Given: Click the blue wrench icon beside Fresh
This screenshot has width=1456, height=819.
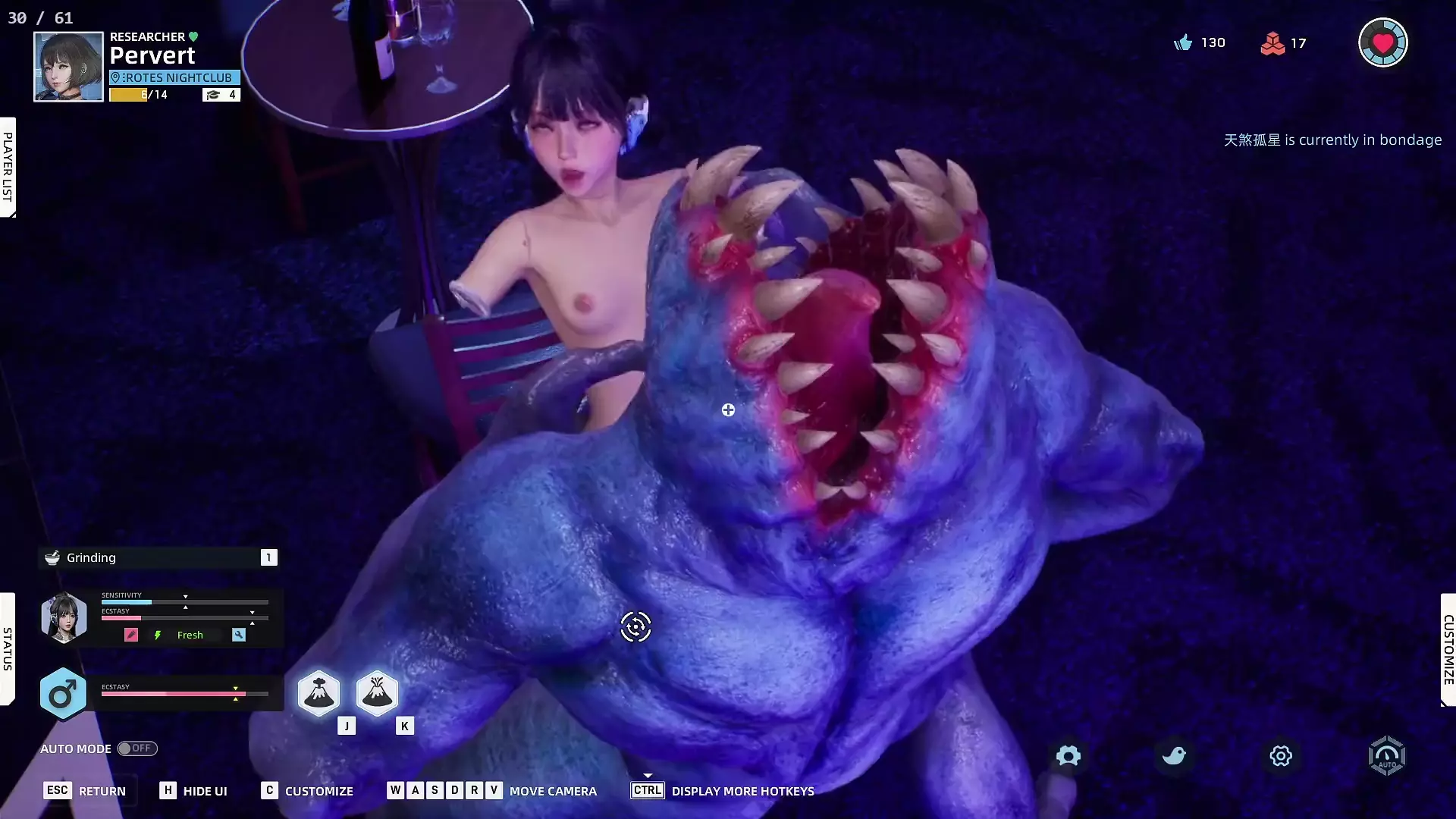Looking at the screenshot, I should point(239,635).
